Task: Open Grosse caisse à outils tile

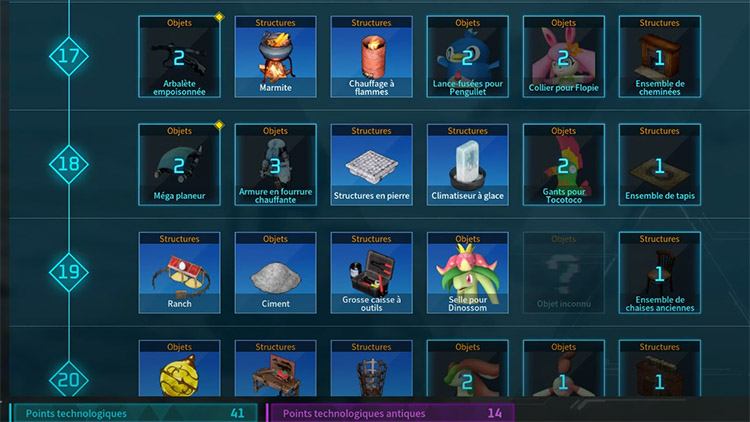Action: [372, 273]
